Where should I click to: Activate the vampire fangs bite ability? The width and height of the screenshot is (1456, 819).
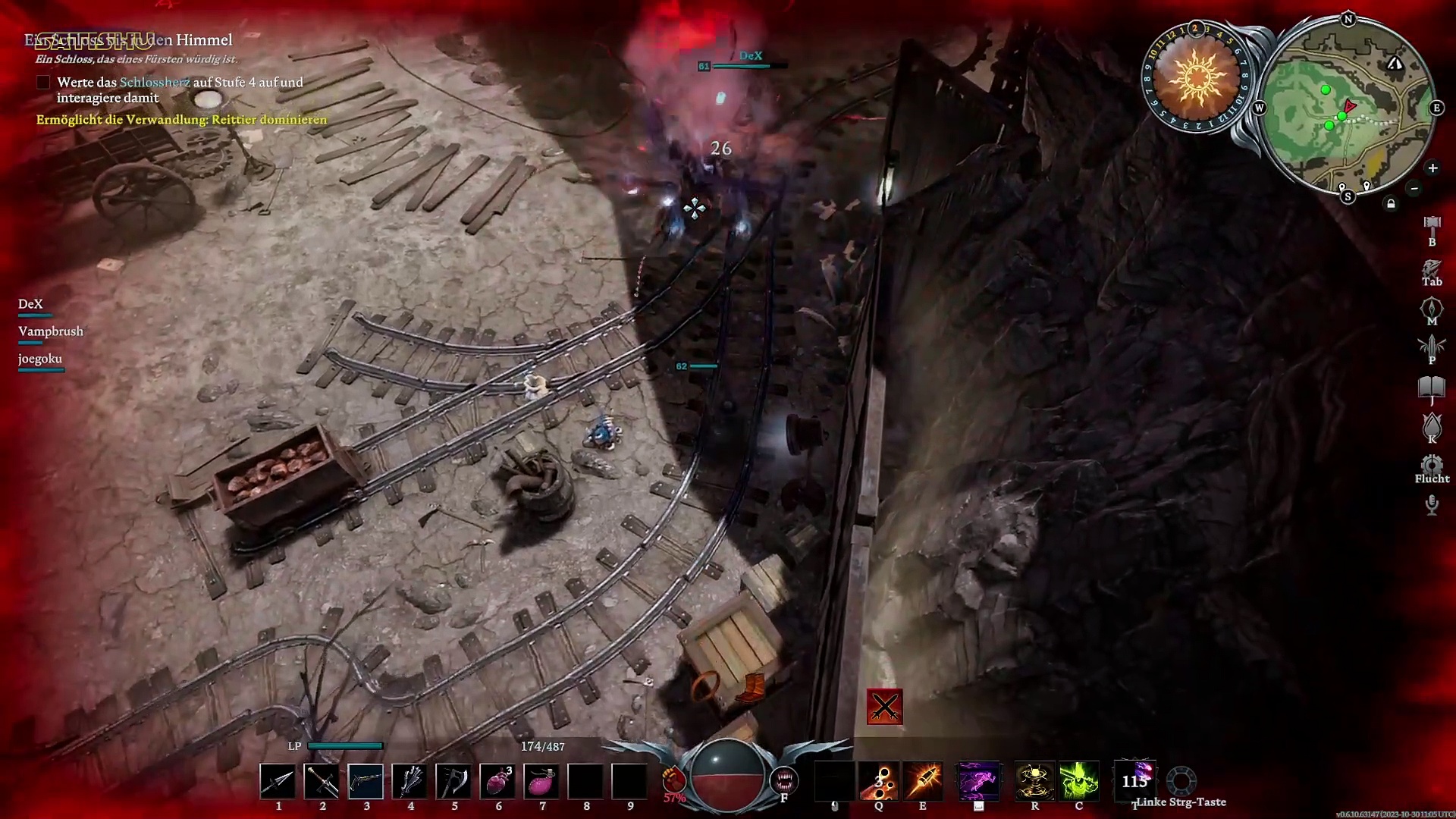pyautogui.click(x=783, y=780)
